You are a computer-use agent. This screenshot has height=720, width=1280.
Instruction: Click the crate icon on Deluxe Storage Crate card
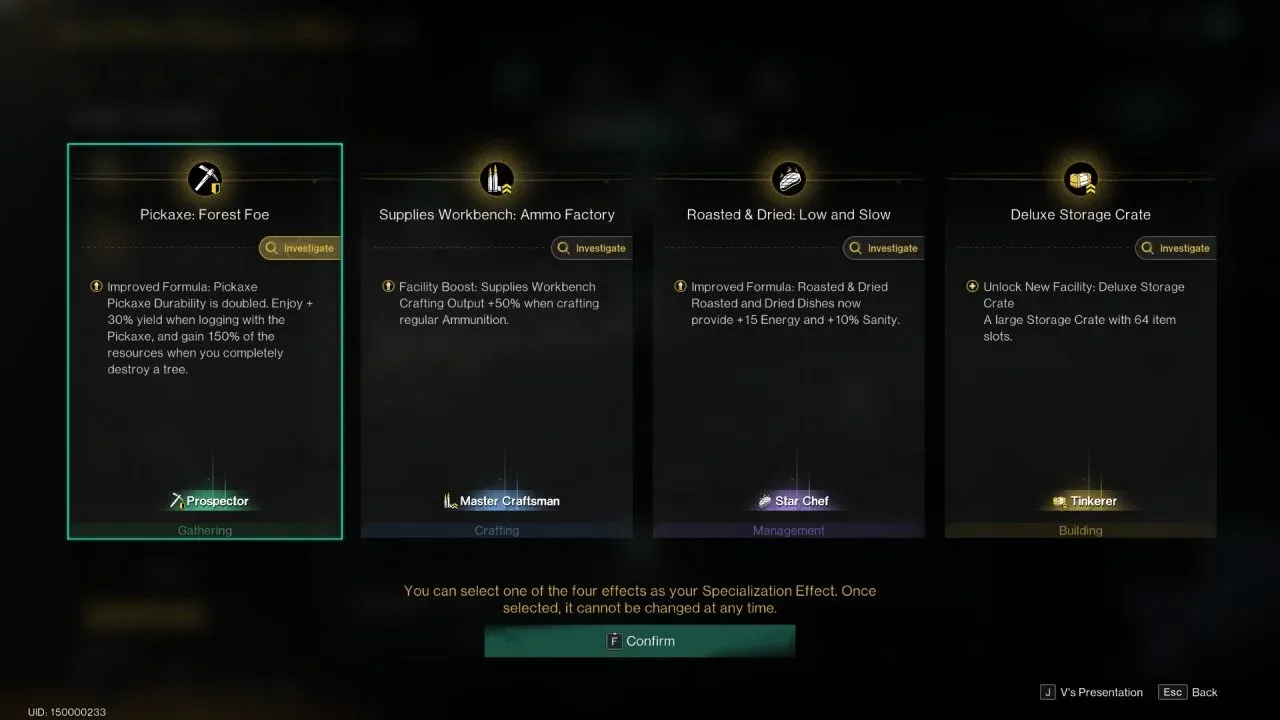click(1080, 178)
